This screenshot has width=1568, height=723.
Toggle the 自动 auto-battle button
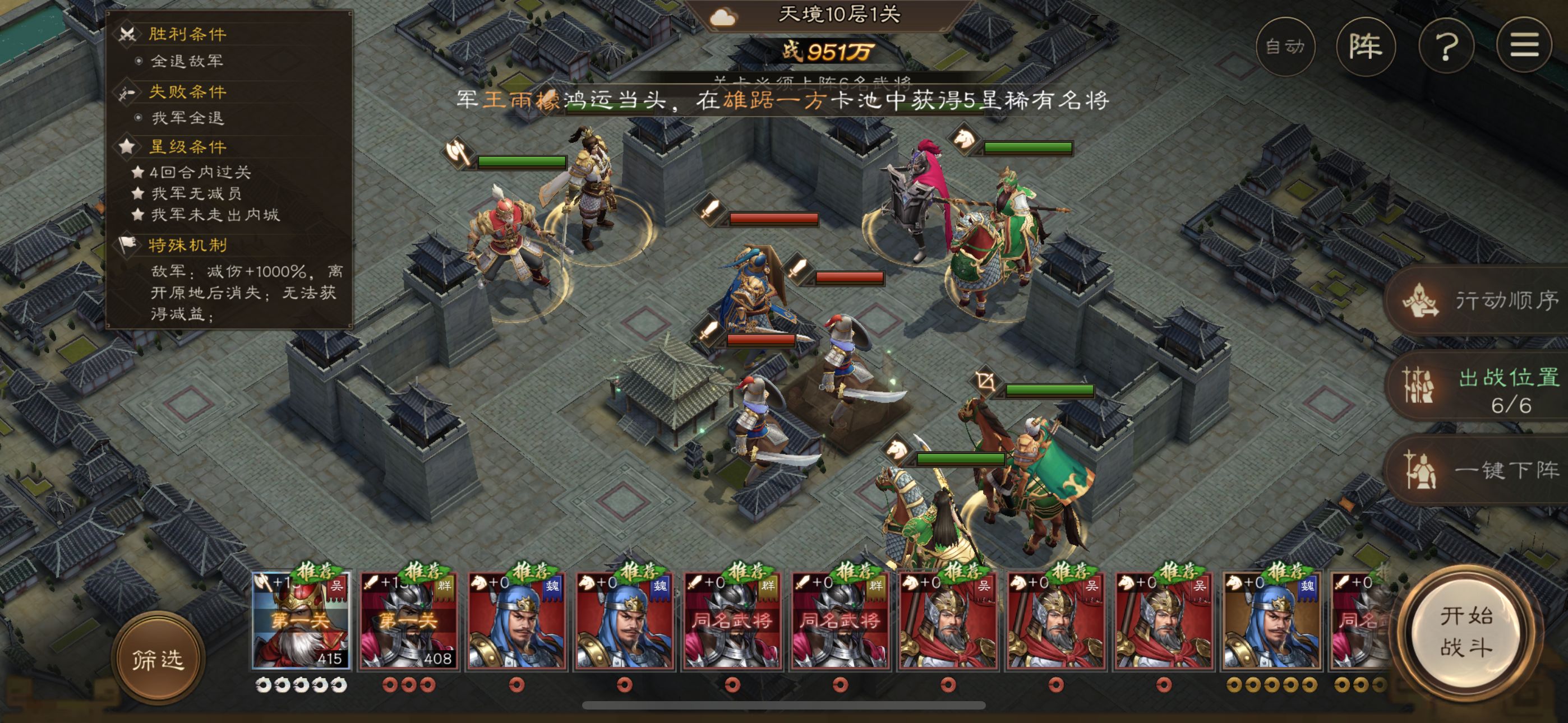click(1285, 47)
